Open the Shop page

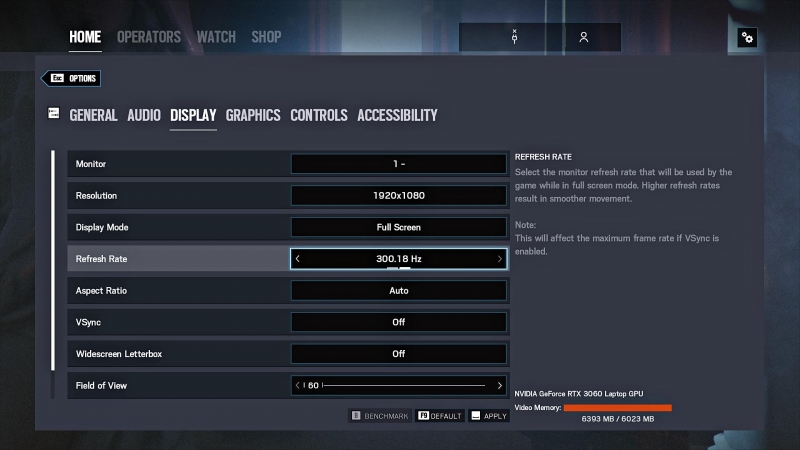tap(266, 37)
